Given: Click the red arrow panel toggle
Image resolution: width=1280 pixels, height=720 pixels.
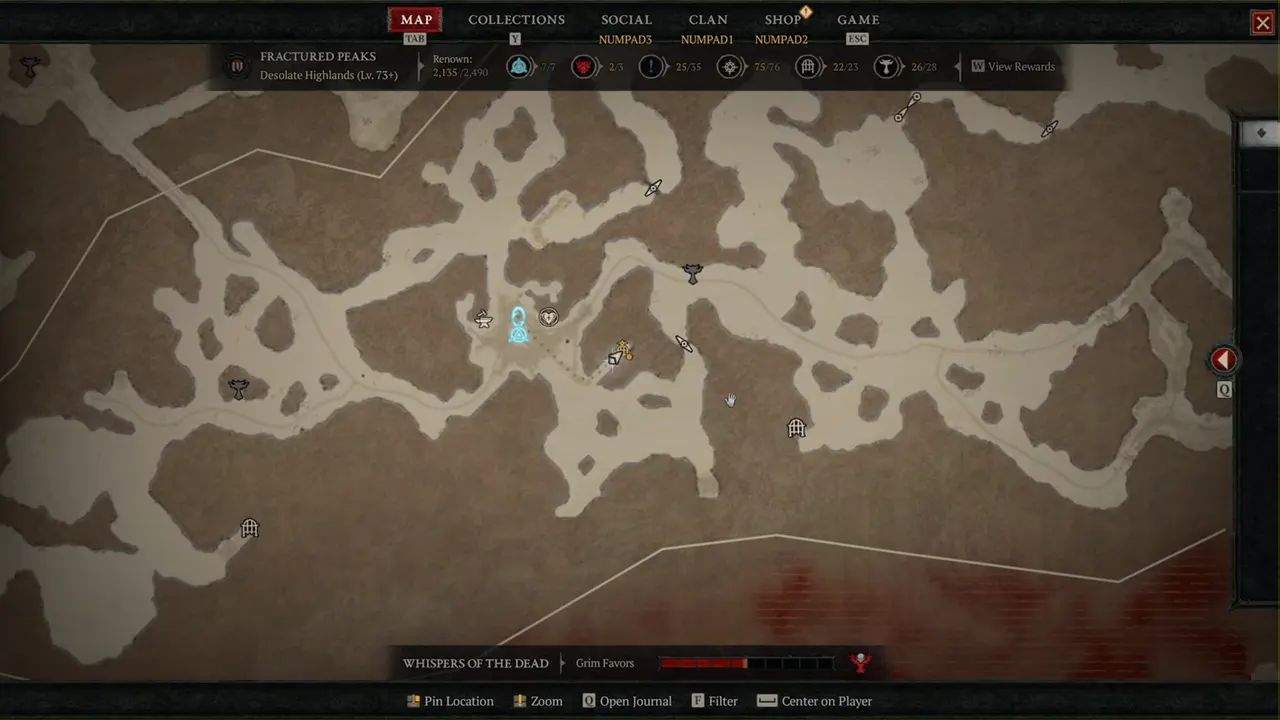Looking at the screenshot, I should (x=1224, y=360).
